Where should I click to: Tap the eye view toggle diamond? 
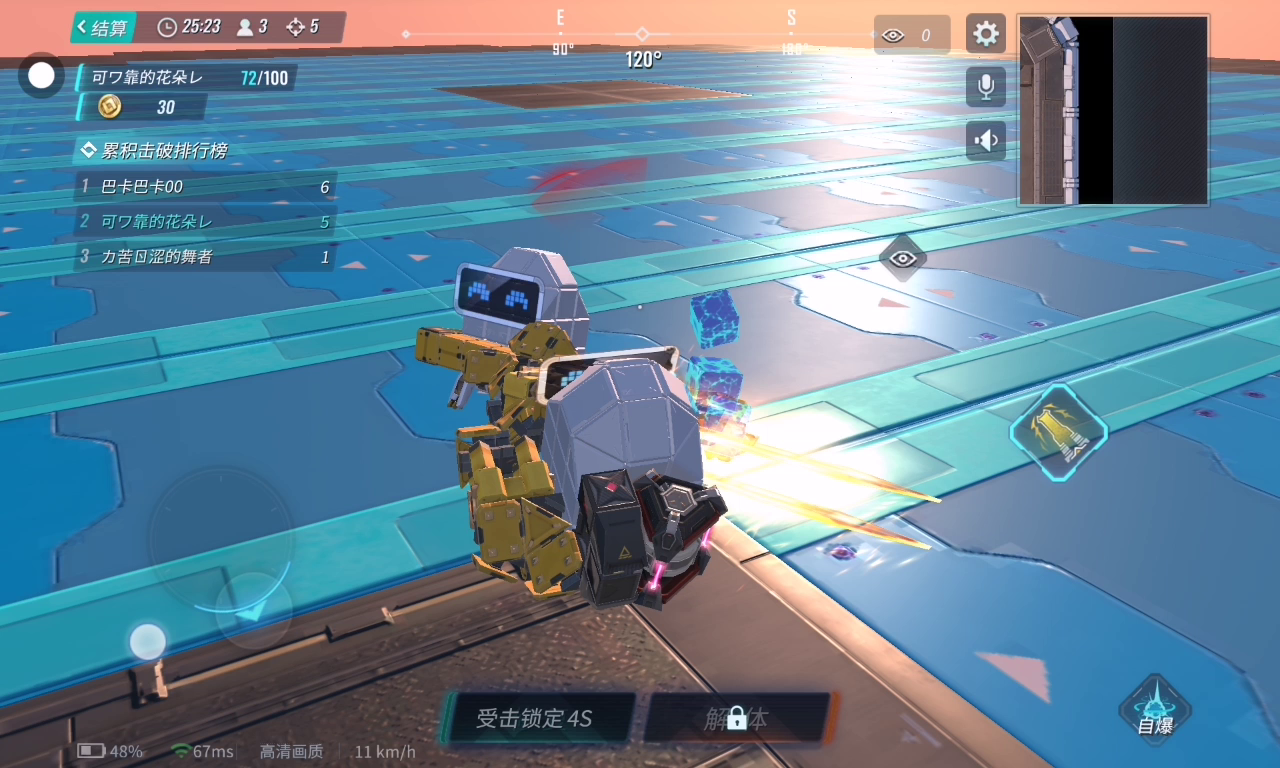[903, 259]
